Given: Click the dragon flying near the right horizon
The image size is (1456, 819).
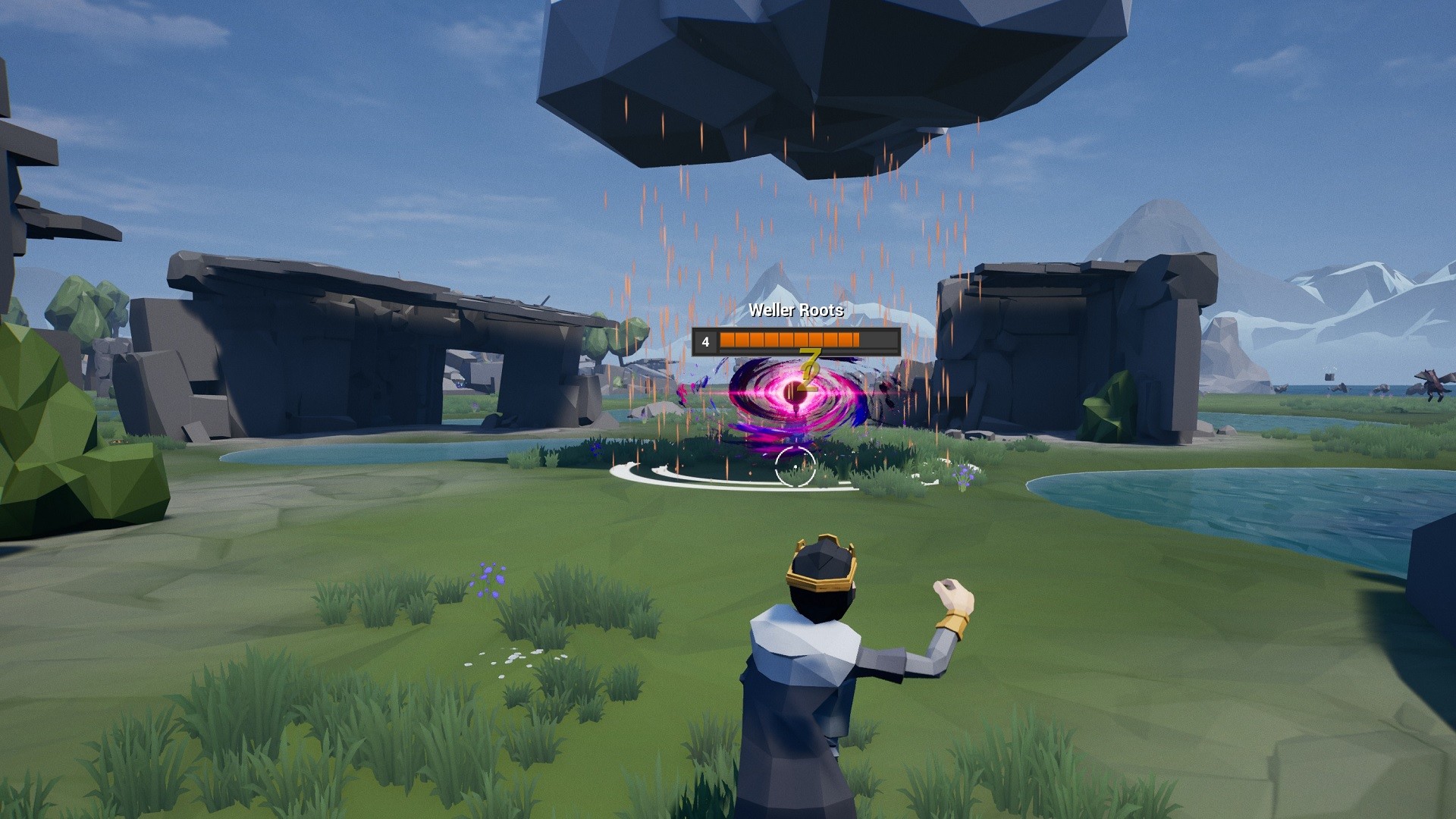Looking at the screenshot, I should pyautogui.click(x=1433, y=384).
